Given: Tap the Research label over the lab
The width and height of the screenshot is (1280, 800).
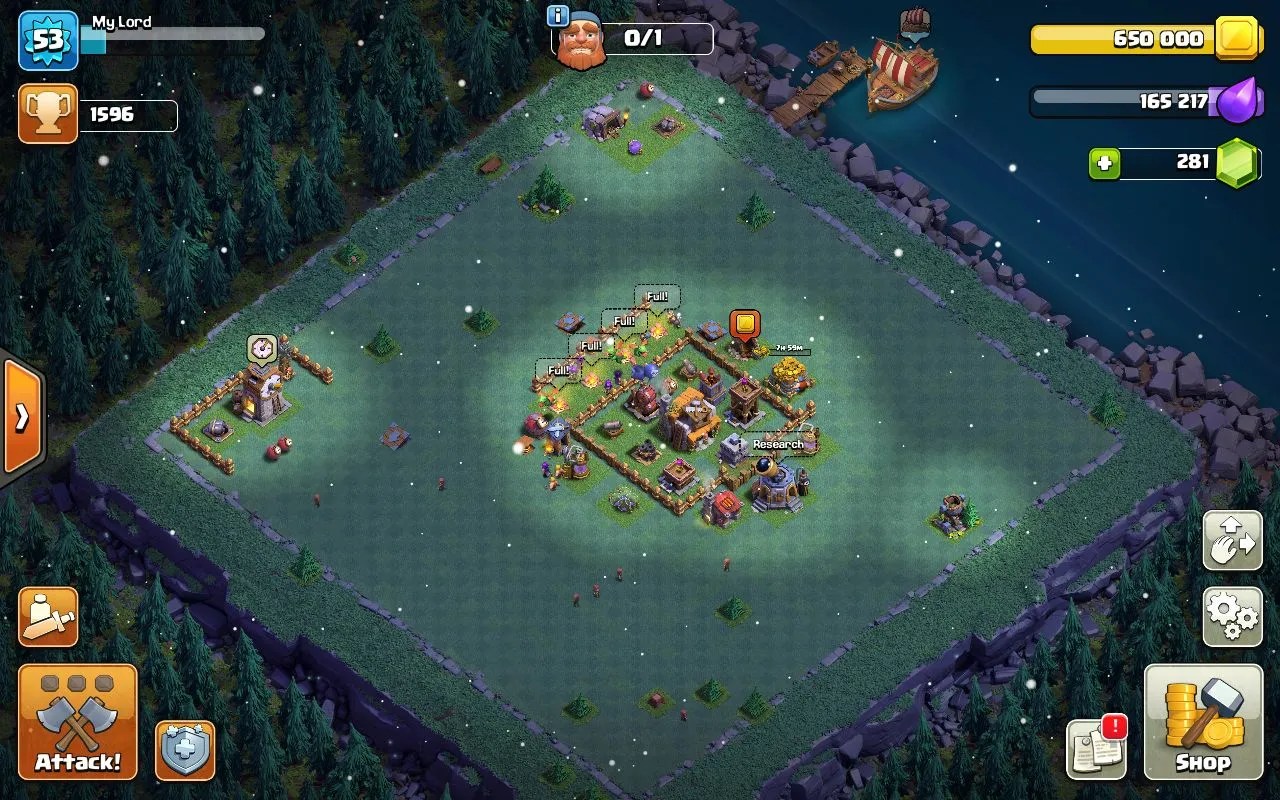Looking at the screenshot, I should click(778, 444).
